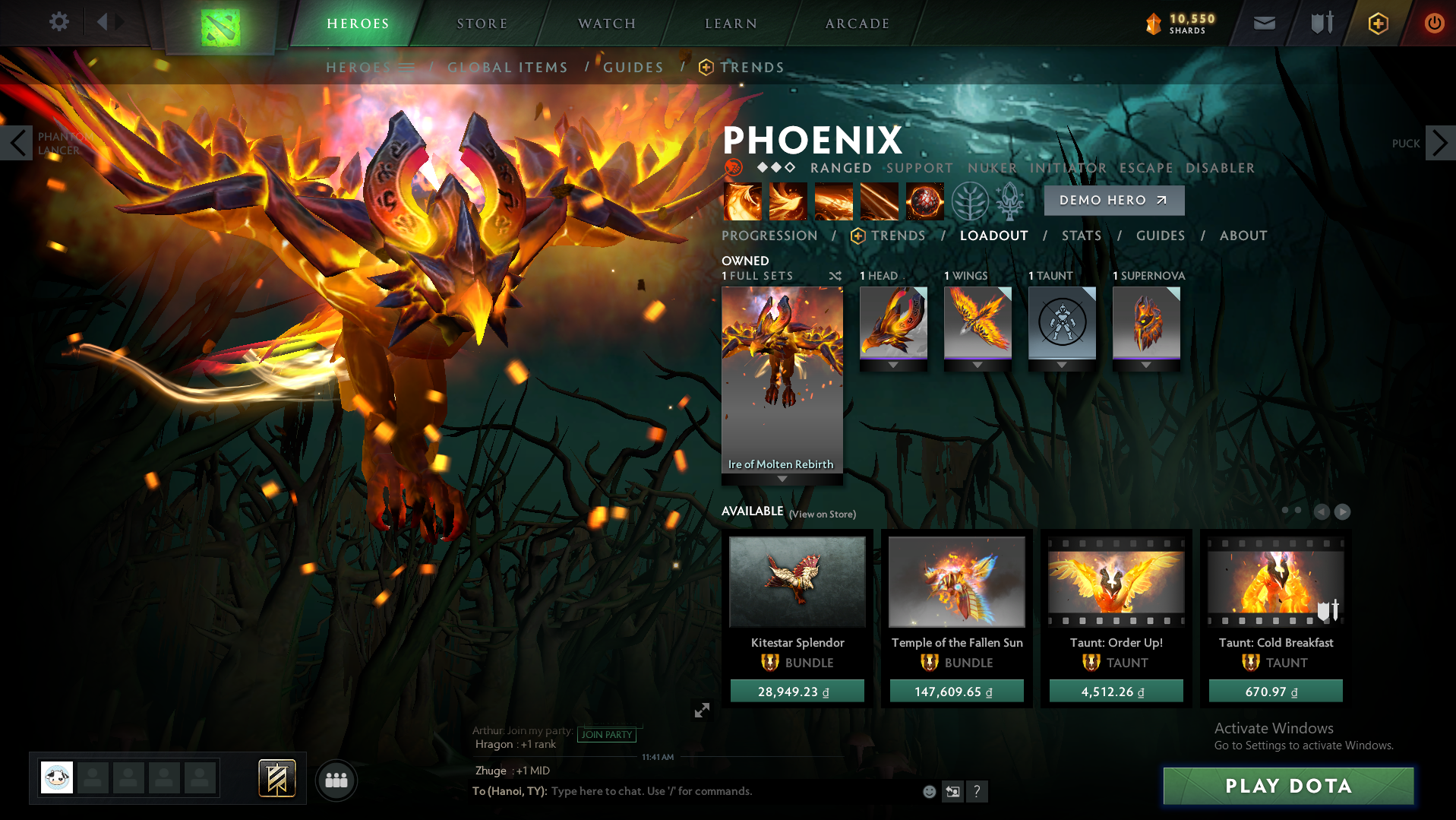Click the golden shards balance icon
The width and height of the screenshot is (1456, 820).
(1154, 24)
